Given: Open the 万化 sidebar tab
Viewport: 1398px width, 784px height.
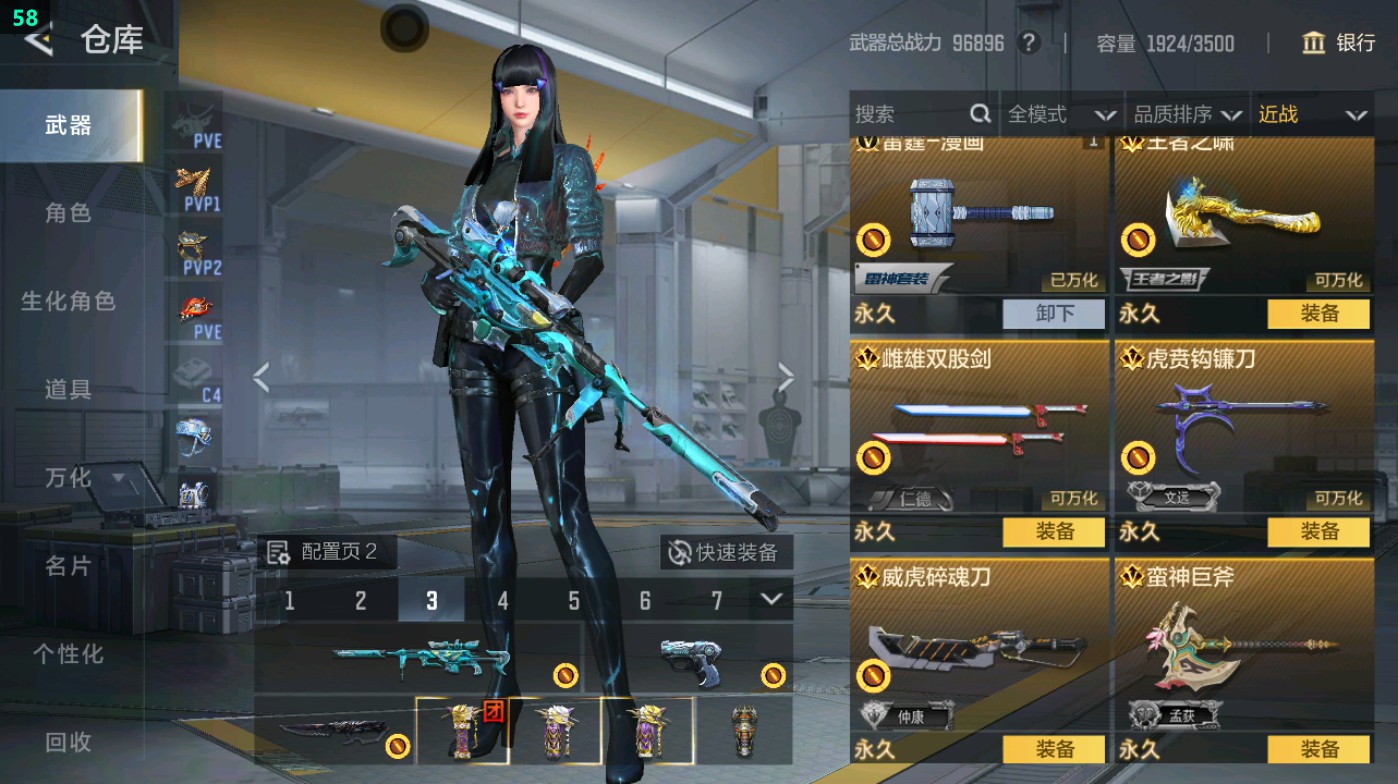Looking at the screenshot, I should pos(67,478).
